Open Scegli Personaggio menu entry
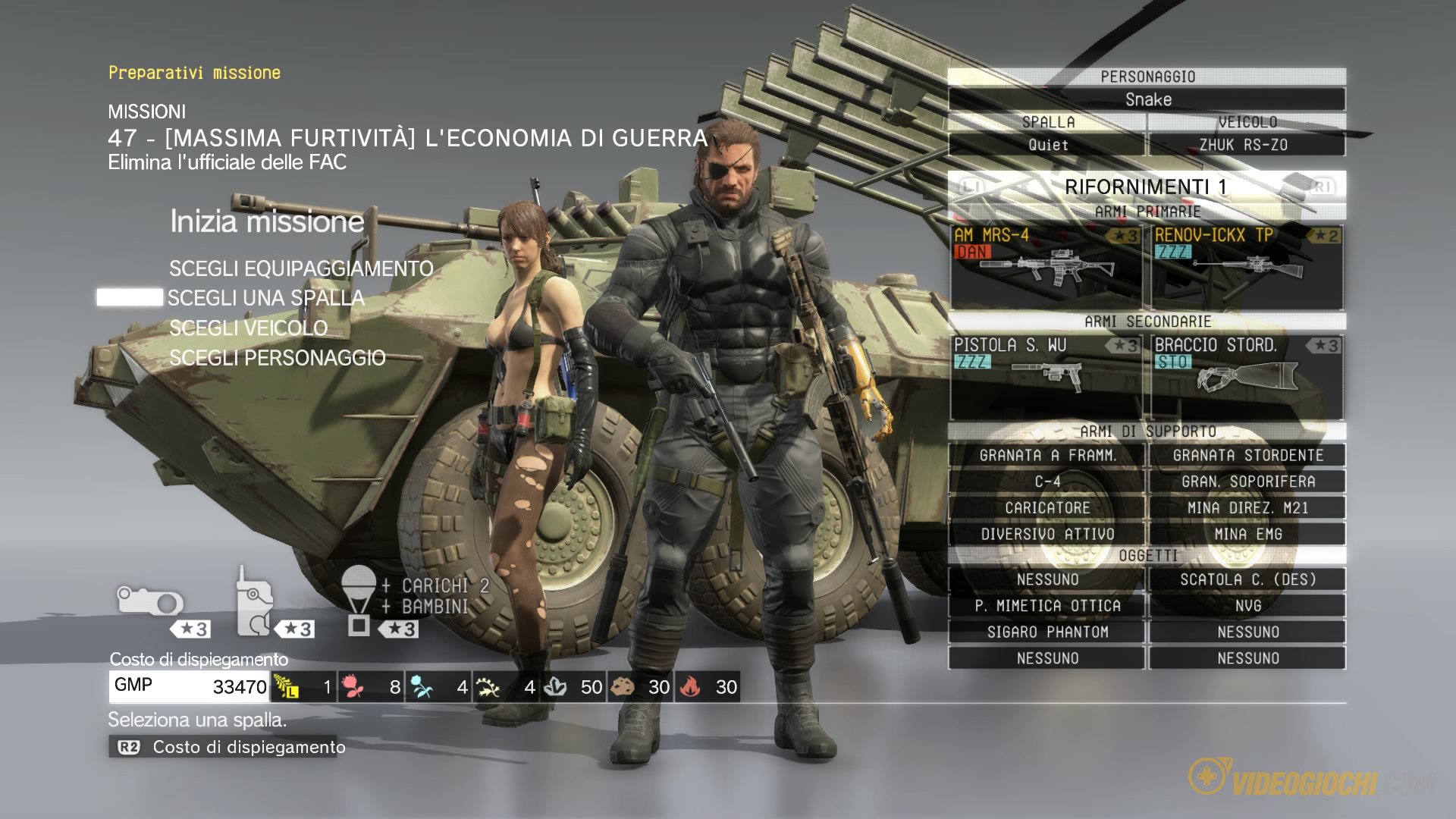This screenshot has height=819, width=1456. (x=278, y=357)
